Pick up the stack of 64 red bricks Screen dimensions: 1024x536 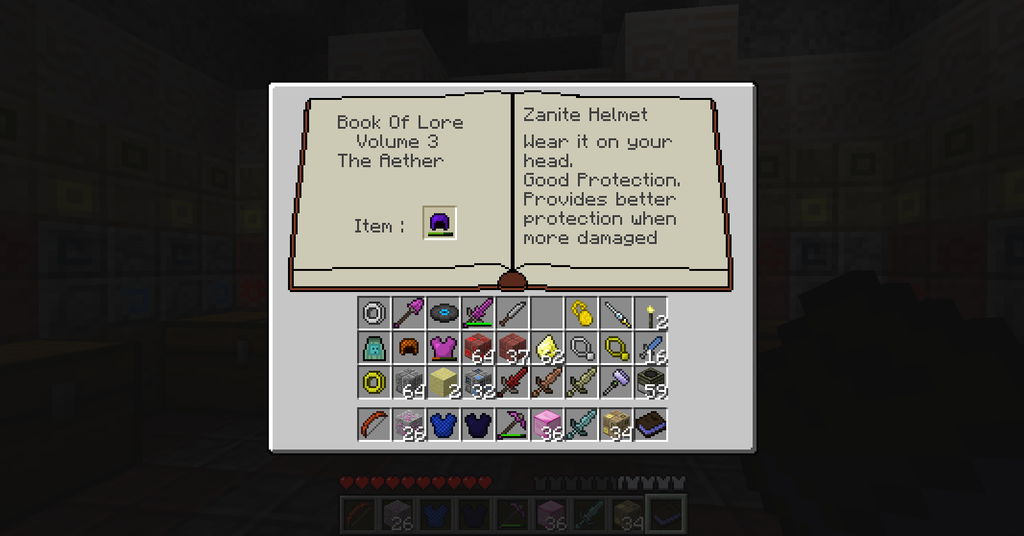pos(477,348)
